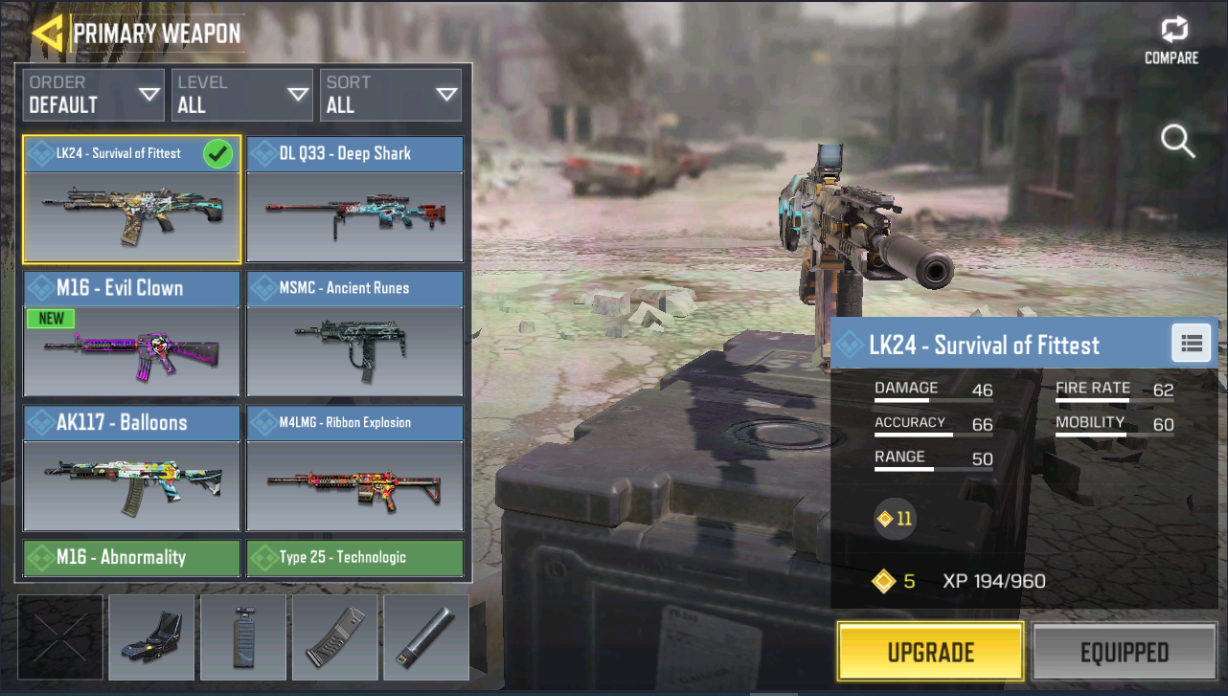
Task: Open the SORT filter dropdown
Action: click(390, 95)
